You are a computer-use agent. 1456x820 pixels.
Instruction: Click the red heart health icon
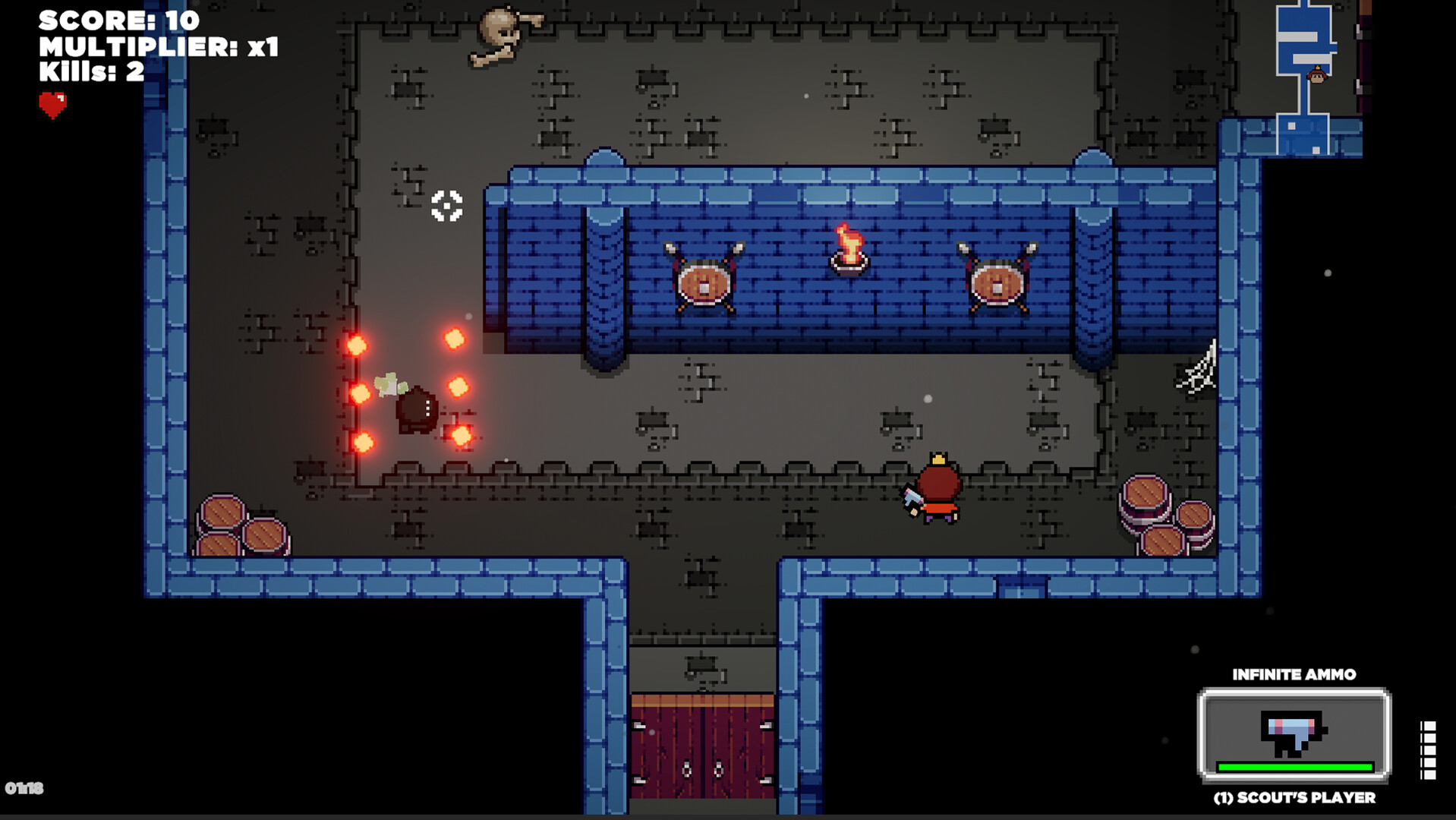point(51,102)
